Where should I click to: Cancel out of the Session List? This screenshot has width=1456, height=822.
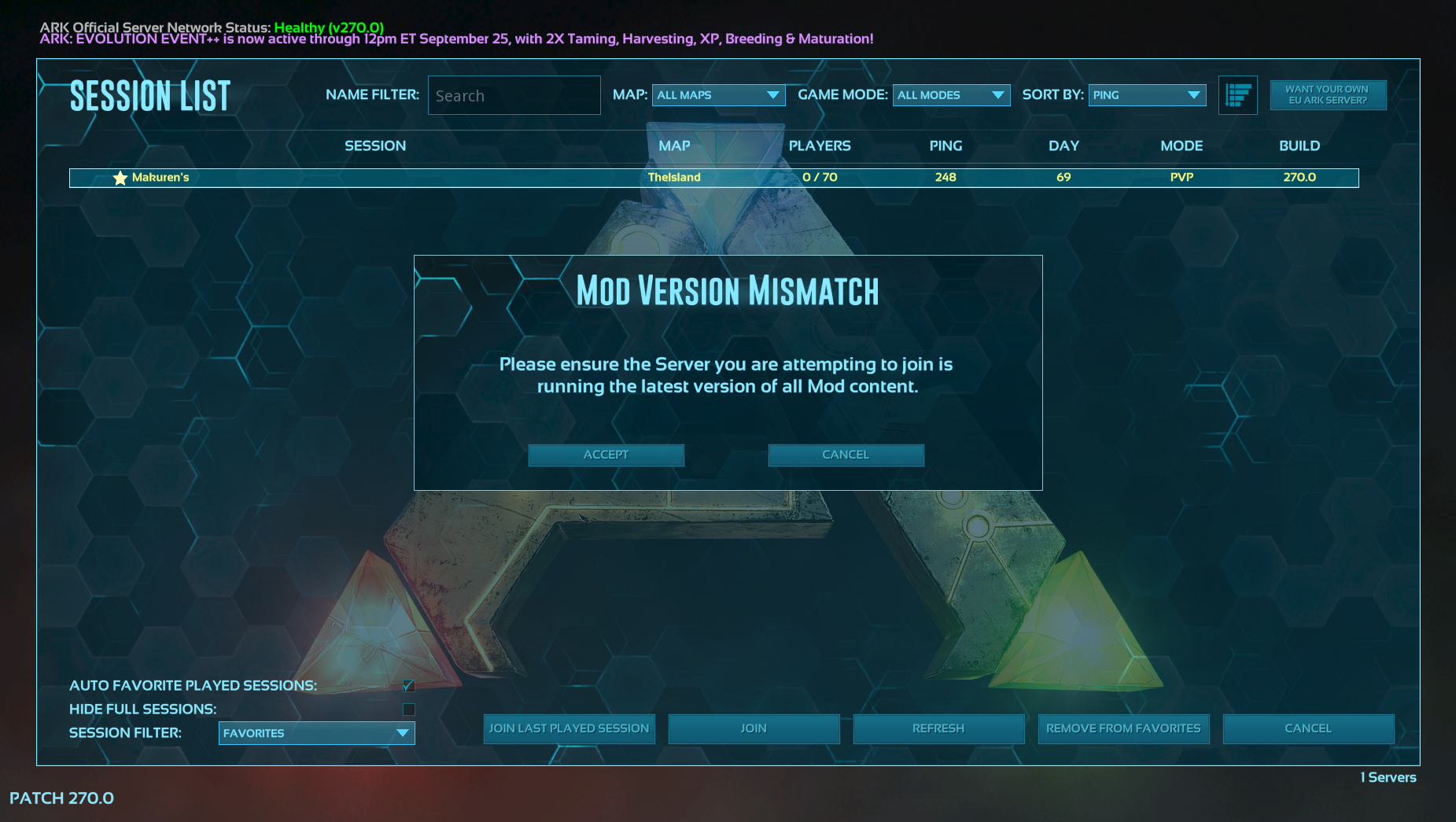click(x=1308, y=728)
